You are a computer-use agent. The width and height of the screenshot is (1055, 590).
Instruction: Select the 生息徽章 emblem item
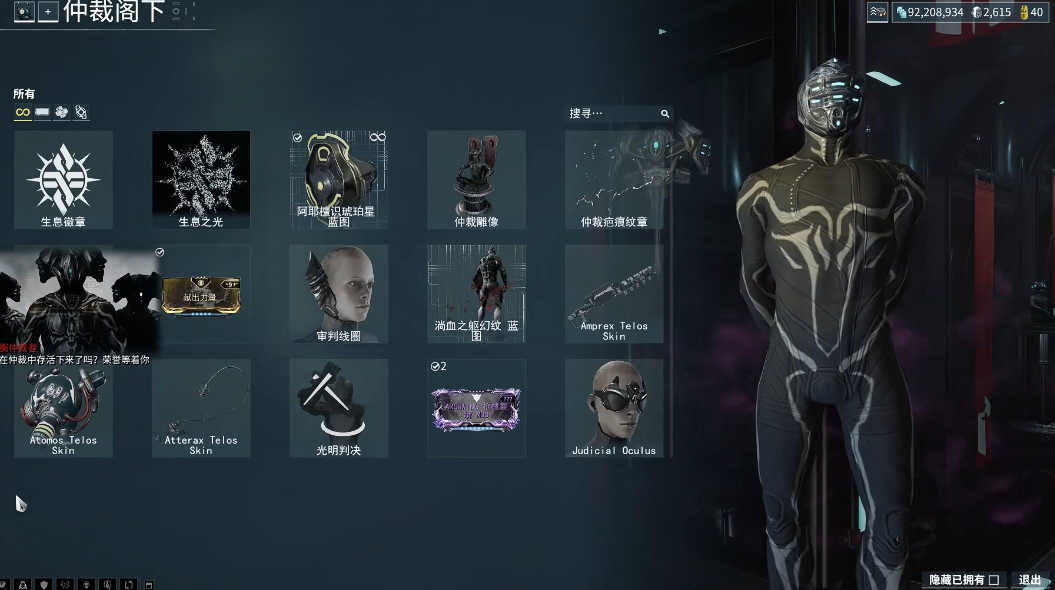click(63, 180)
